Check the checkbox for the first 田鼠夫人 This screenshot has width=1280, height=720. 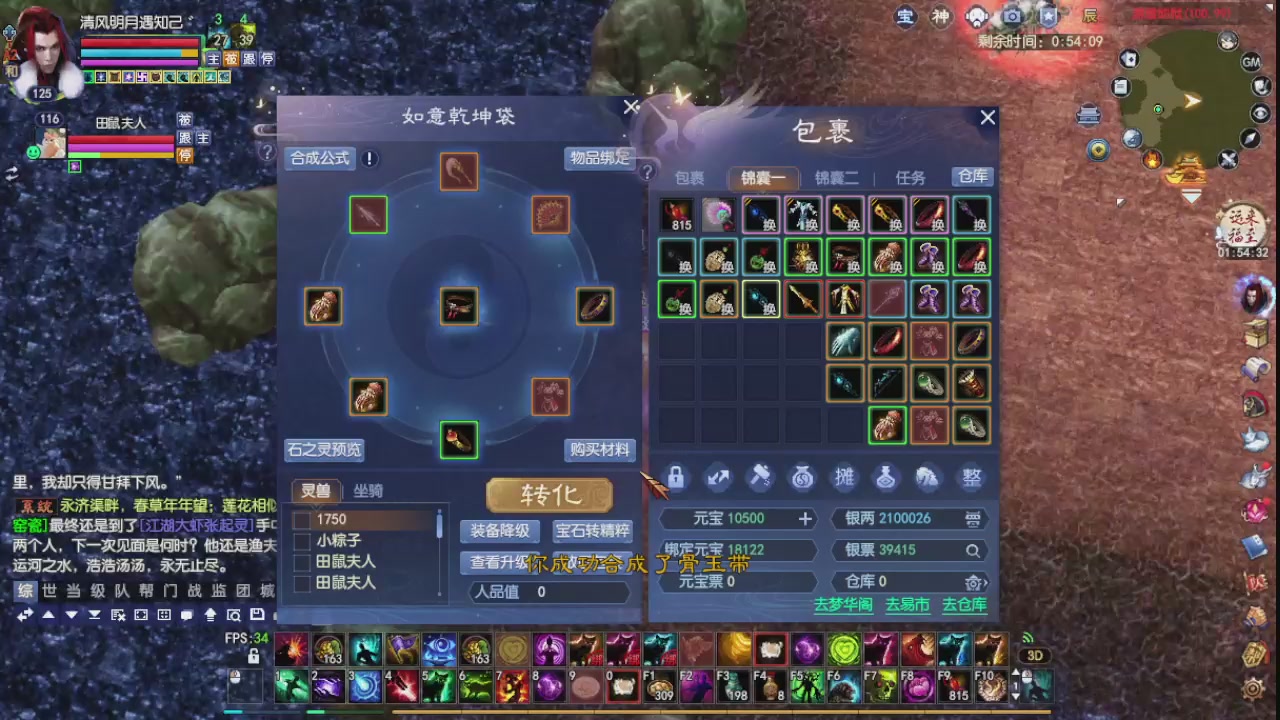[x=303, y=562]
